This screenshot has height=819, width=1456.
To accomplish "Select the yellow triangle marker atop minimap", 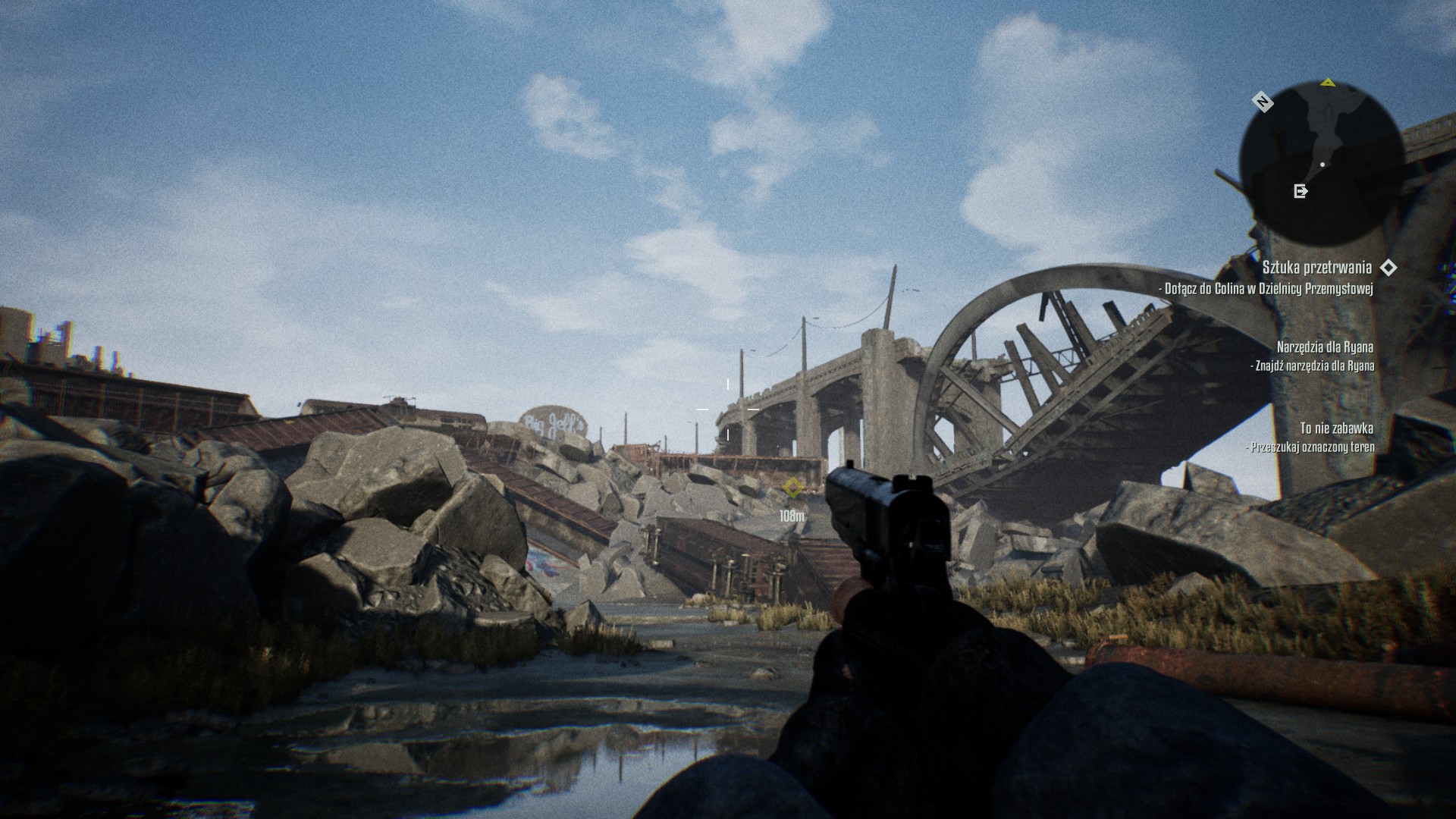I will click(1327, 83).
